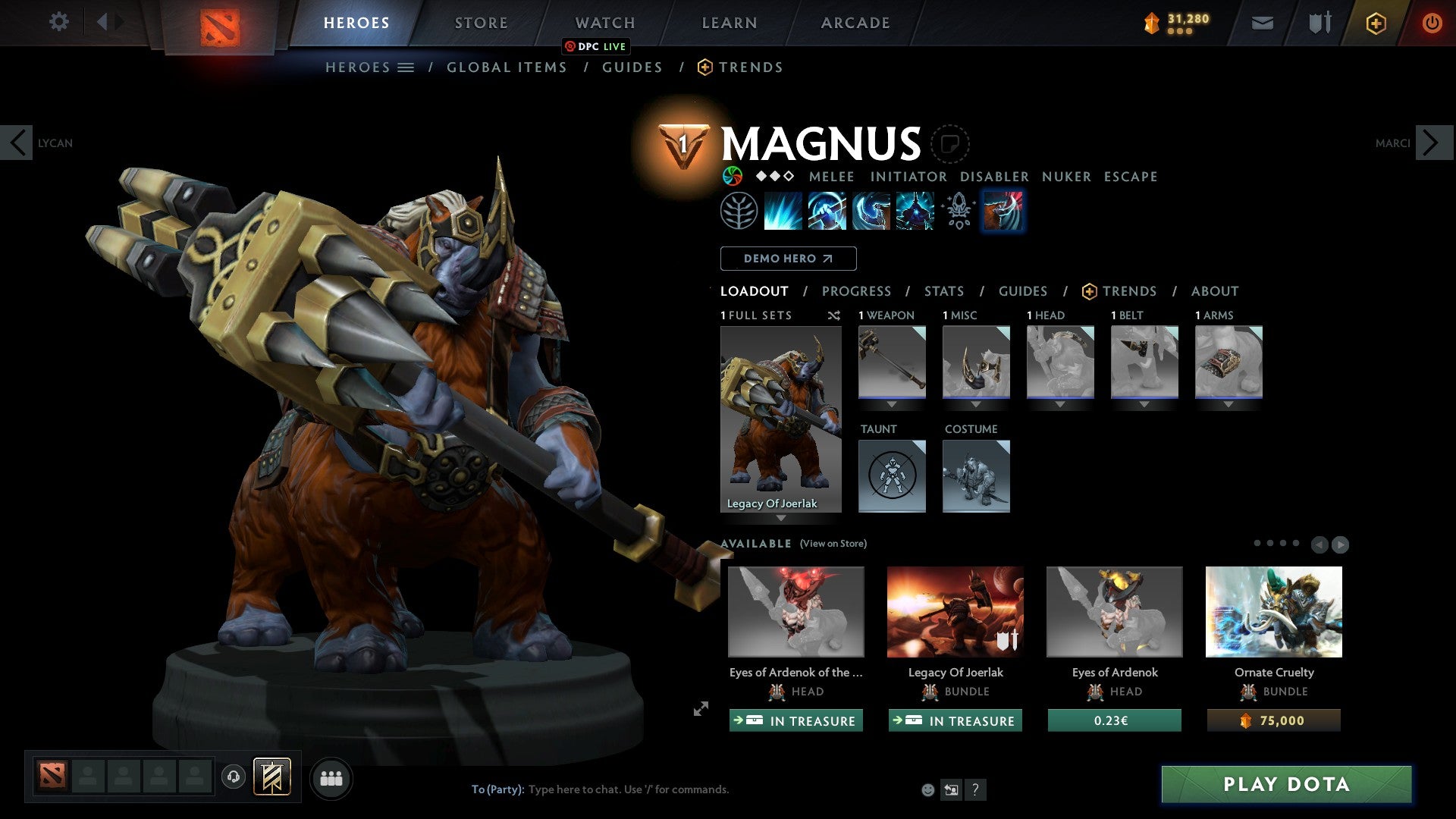Open the WATCH menu
Viewport: 1456px width, 819px height.
(604, 22)
